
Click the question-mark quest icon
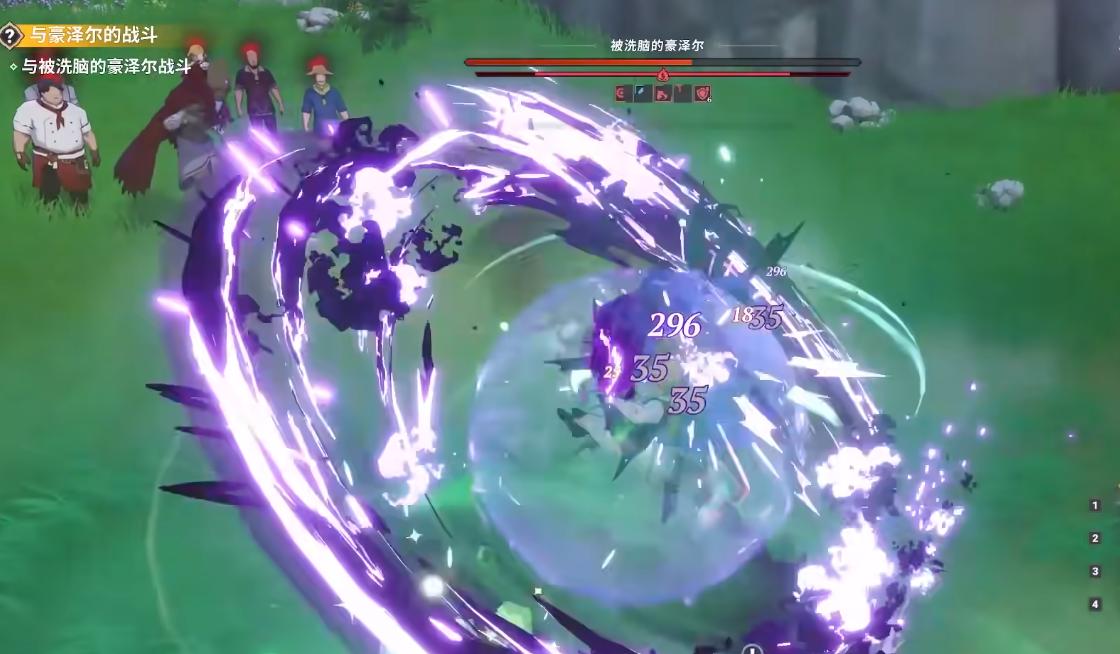click(x=11, y=36)
